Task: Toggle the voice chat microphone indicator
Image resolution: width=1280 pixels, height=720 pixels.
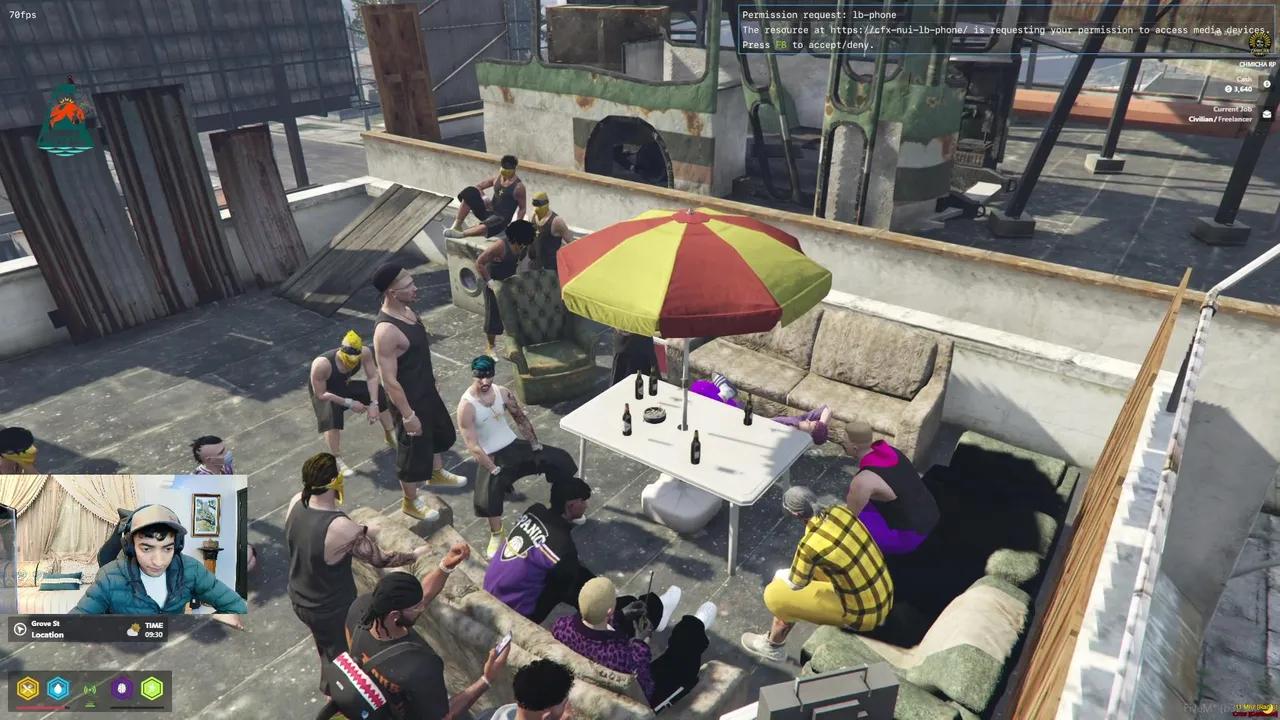Action: pyautogui.click(x=90, y=688)
